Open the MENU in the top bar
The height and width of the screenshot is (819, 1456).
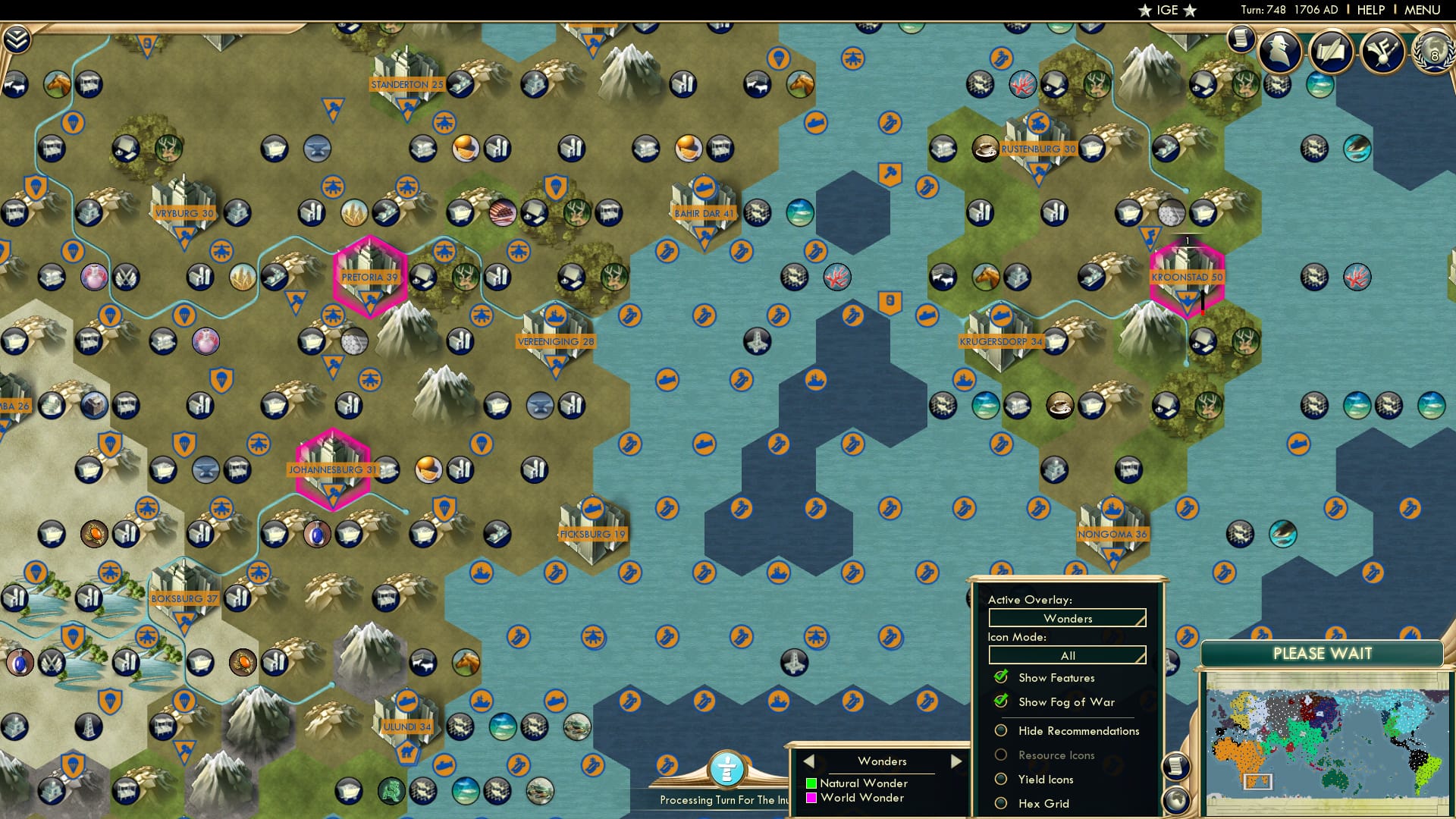1424,10
